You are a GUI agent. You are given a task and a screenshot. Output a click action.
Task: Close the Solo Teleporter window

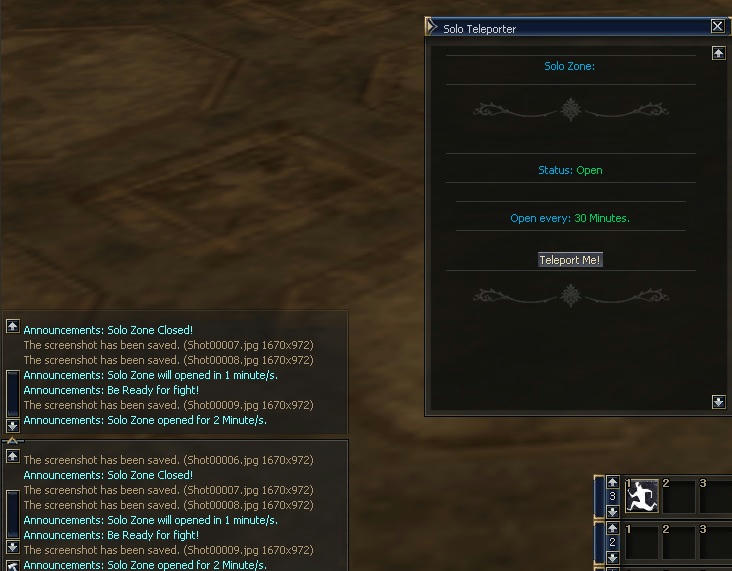(x=718, y=27)
